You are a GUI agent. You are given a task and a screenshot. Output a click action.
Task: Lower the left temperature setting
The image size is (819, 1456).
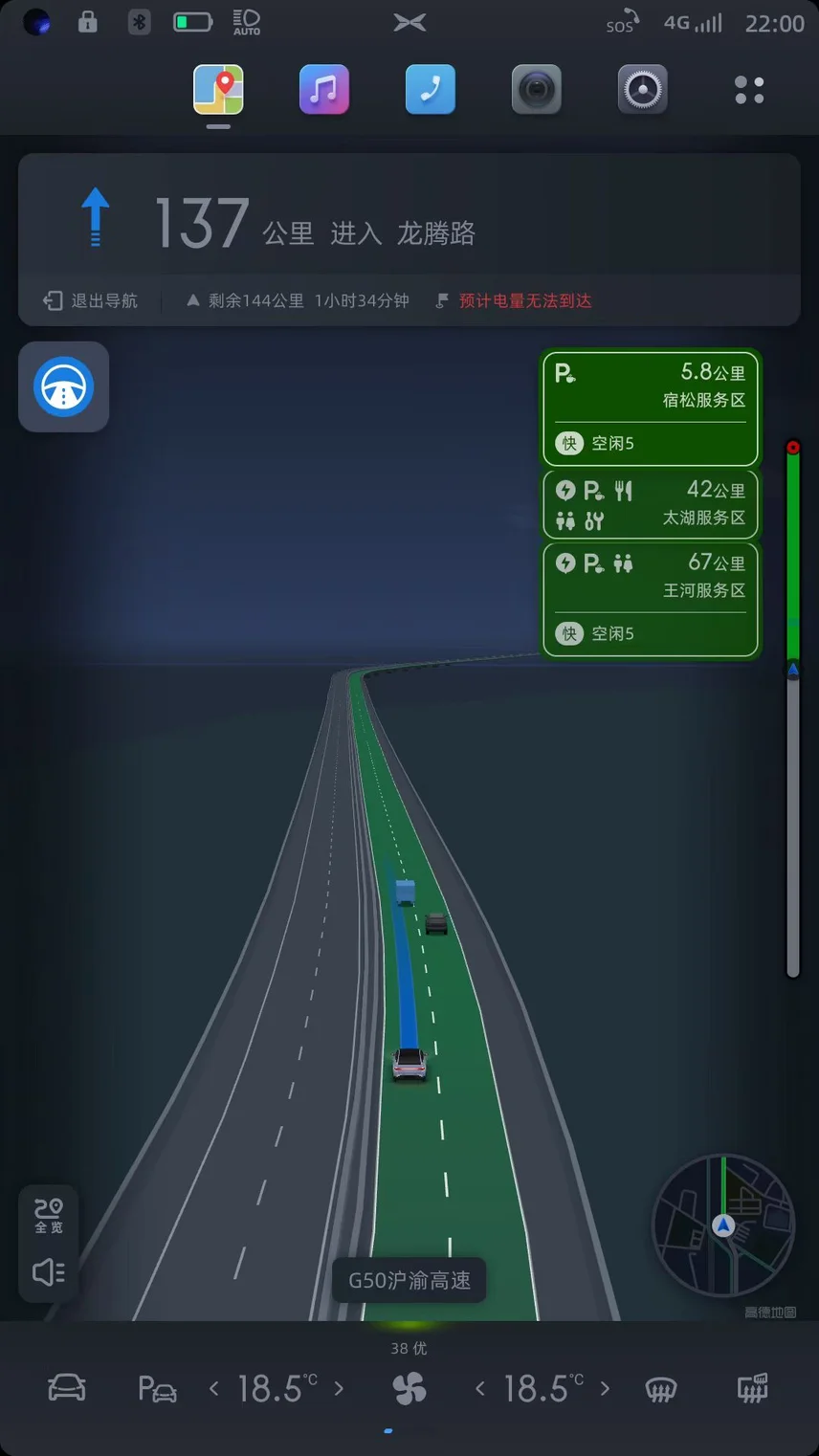214,1388
